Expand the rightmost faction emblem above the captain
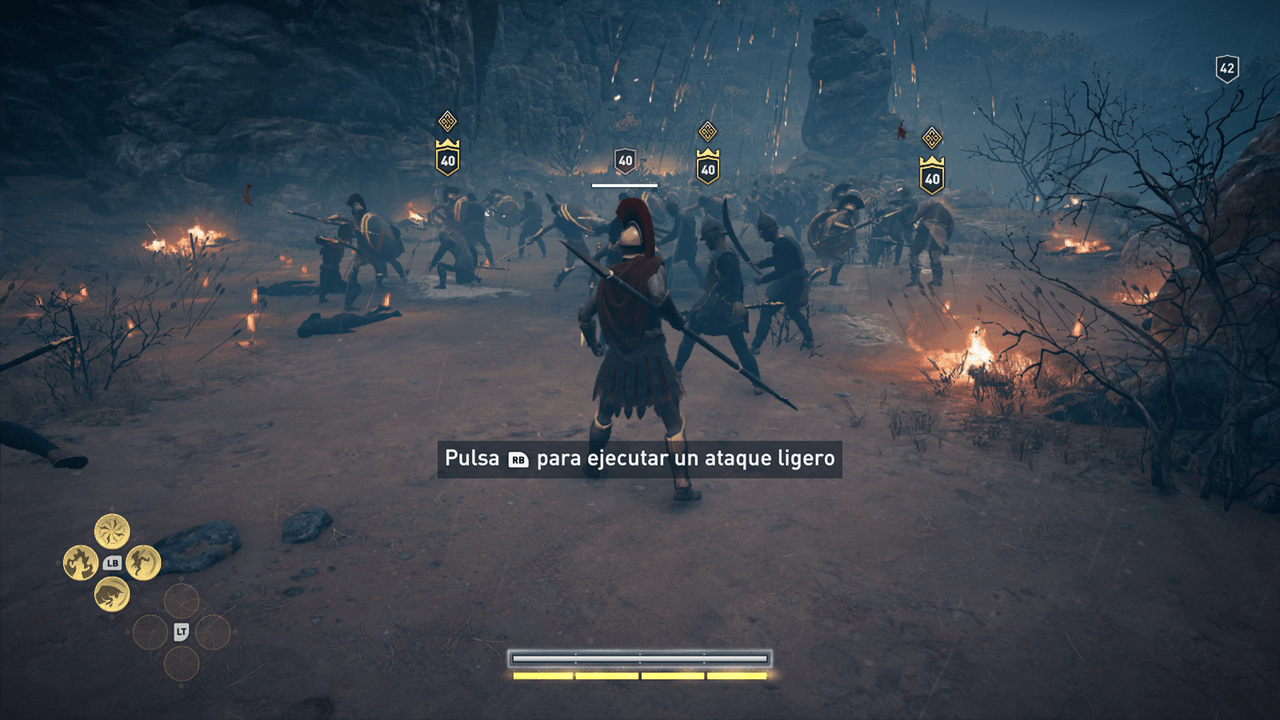The image size is (1280, 720). coord(933,138)
